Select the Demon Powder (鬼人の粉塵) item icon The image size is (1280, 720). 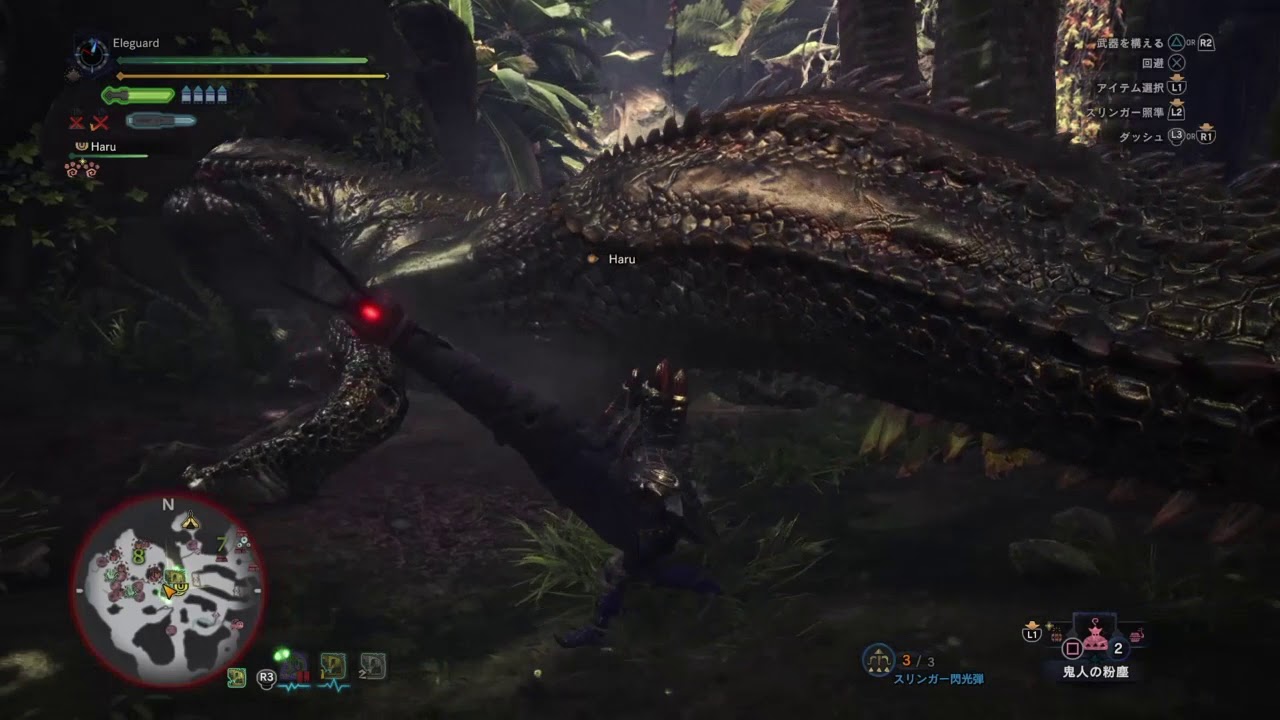(x=1096, y=640)
